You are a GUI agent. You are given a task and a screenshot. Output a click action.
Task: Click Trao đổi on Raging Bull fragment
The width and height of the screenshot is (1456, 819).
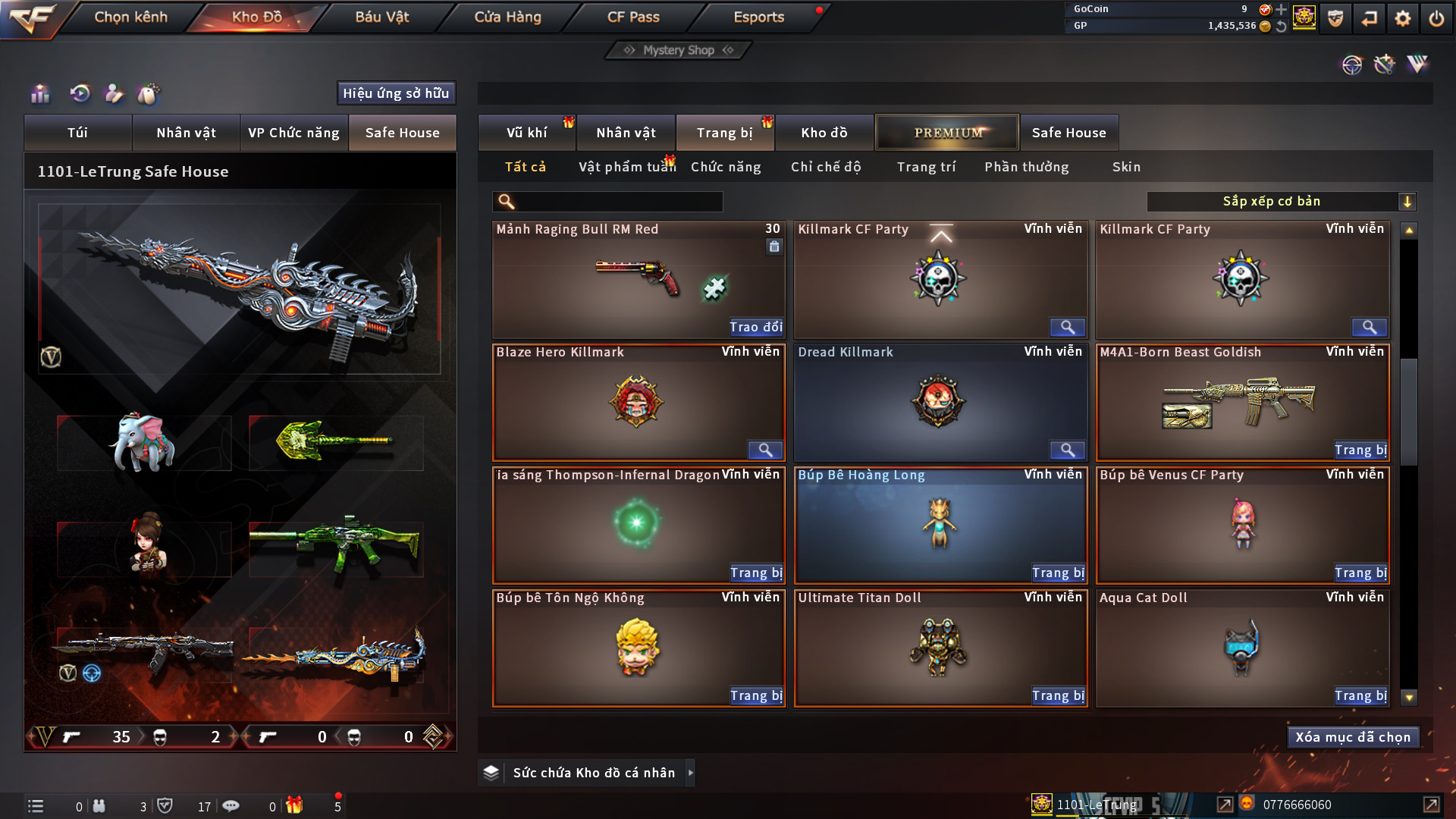coord(755,327)
